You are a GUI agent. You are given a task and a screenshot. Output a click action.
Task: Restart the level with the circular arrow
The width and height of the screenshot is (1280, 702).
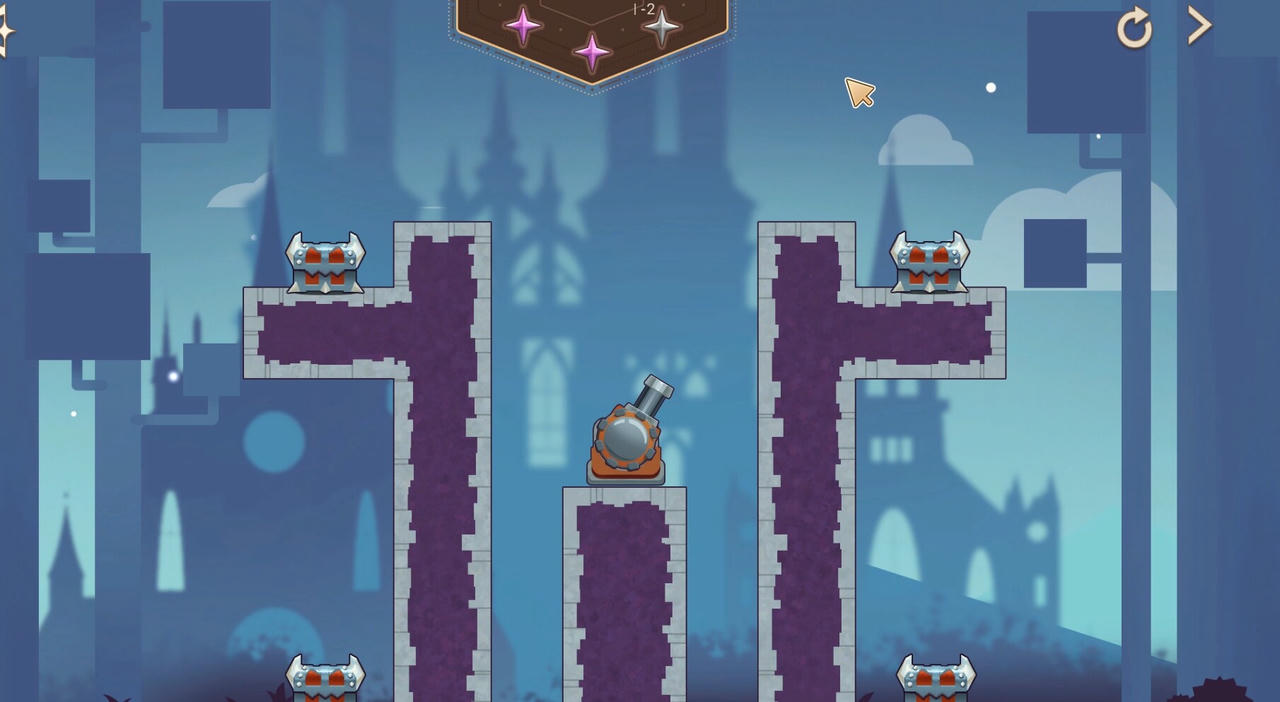coord(1135,28)
